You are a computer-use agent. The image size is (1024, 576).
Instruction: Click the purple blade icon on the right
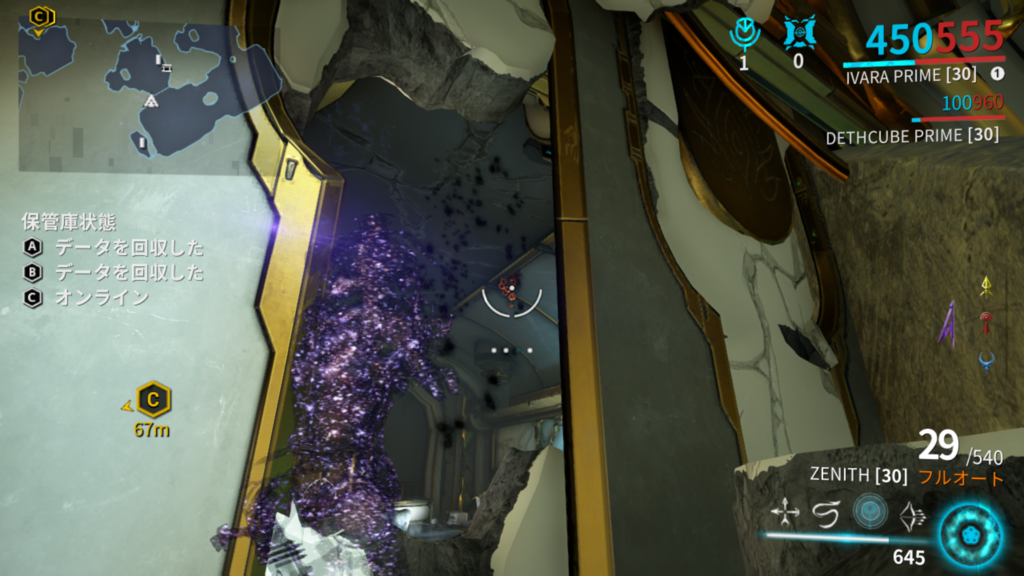946,326
